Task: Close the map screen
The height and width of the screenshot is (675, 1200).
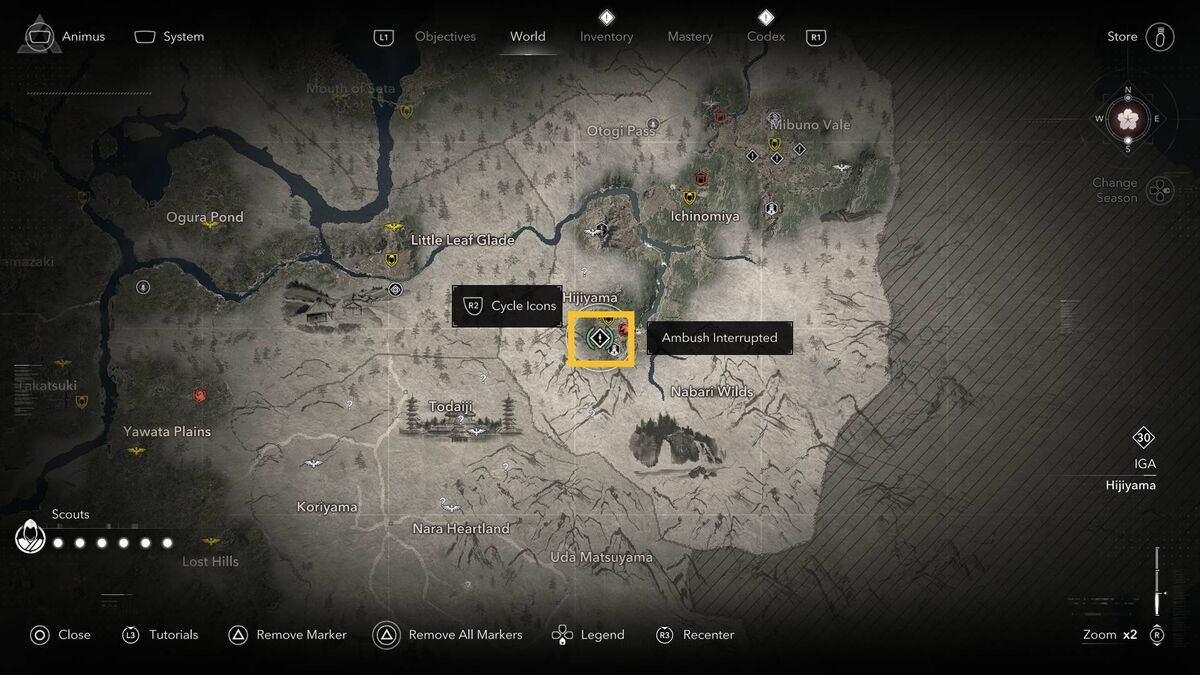Action: coord(60,635)
